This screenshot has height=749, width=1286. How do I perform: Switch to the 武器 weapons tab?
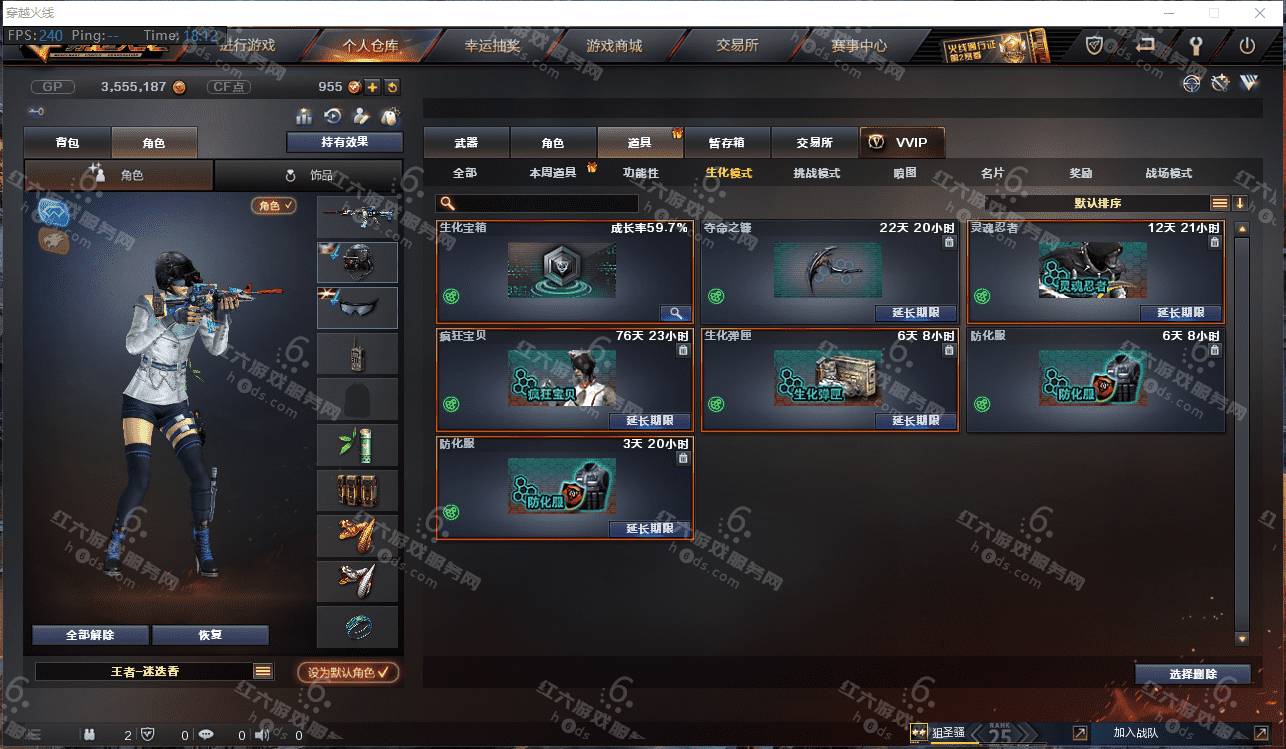pyautogui.click(x=466, y=143)
